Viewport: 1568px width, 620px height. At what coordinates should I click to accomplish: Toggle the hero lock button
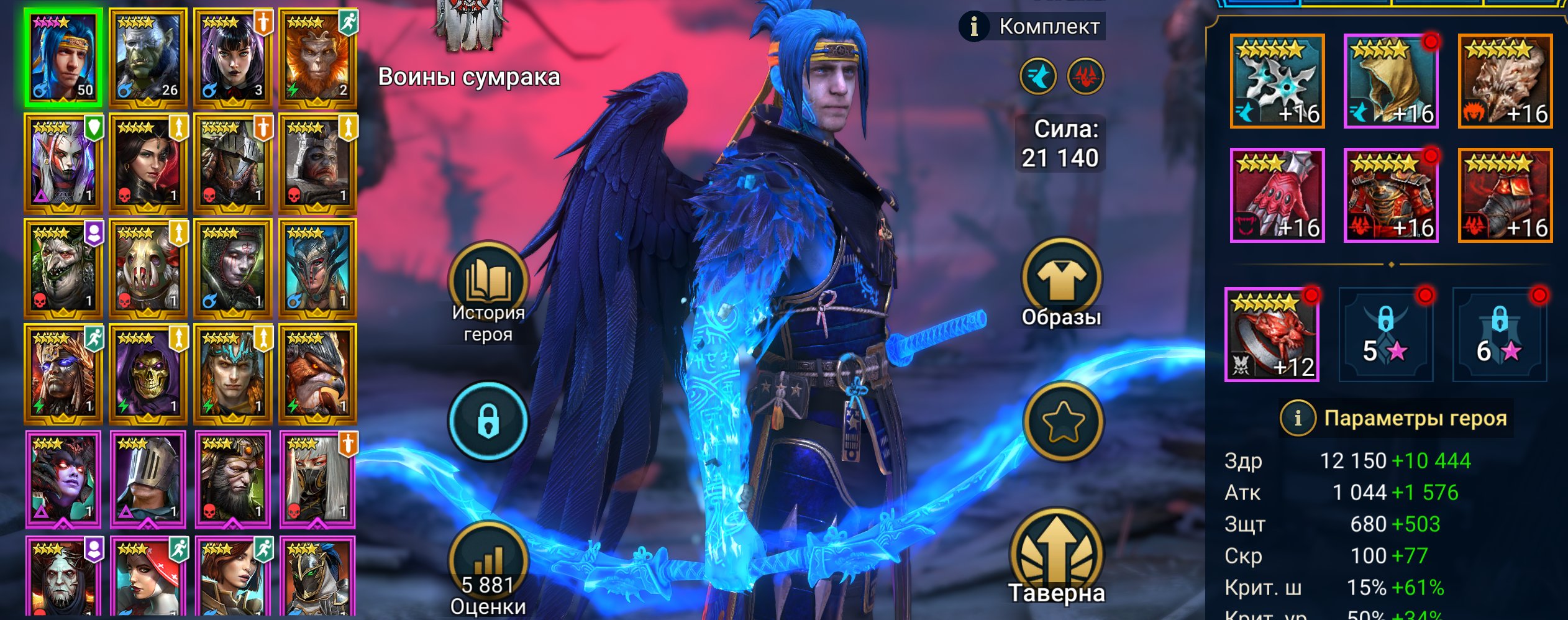(x=488, y=421)
